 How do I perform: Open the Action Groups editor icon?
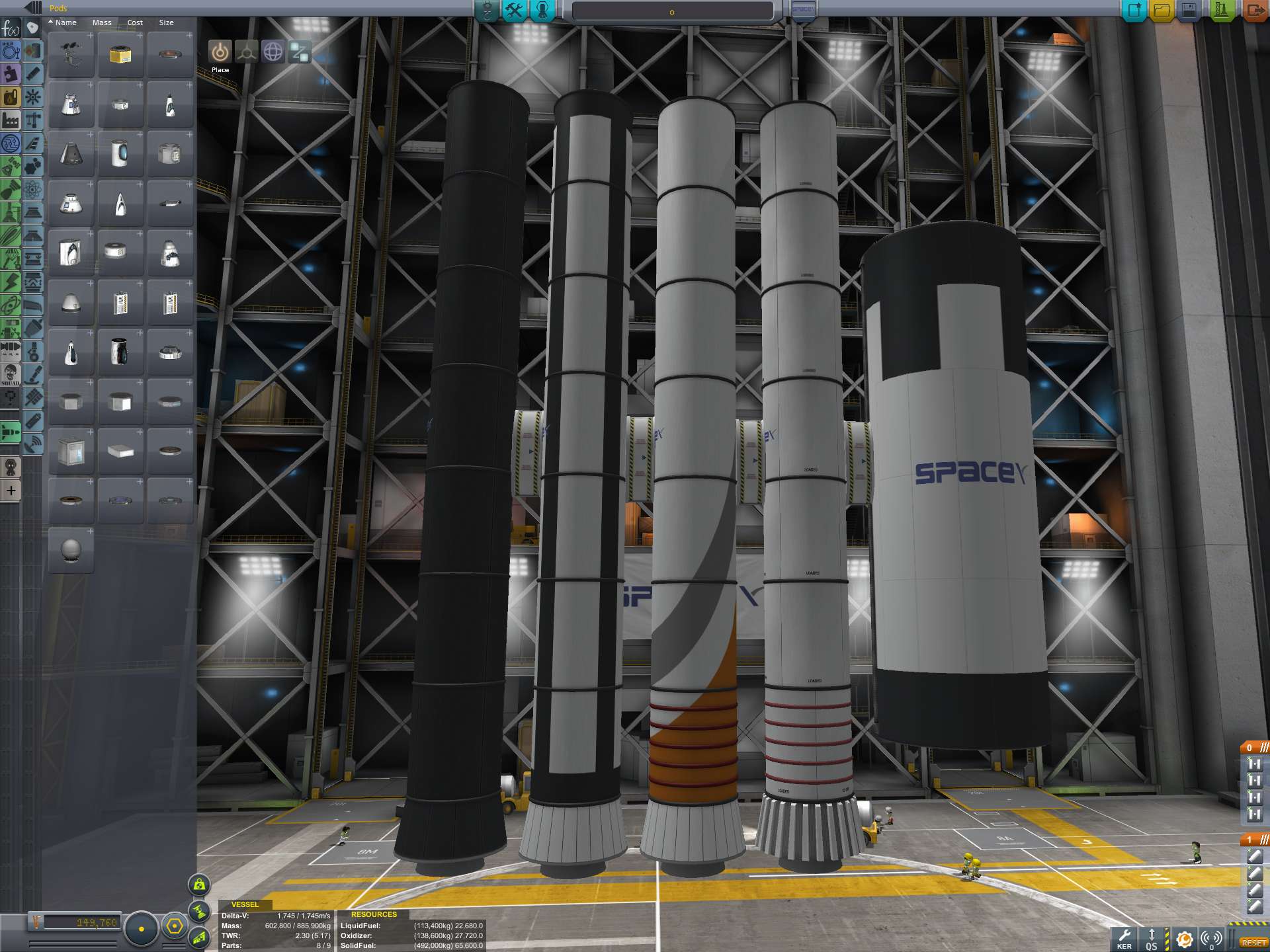[x=515, y=11]
